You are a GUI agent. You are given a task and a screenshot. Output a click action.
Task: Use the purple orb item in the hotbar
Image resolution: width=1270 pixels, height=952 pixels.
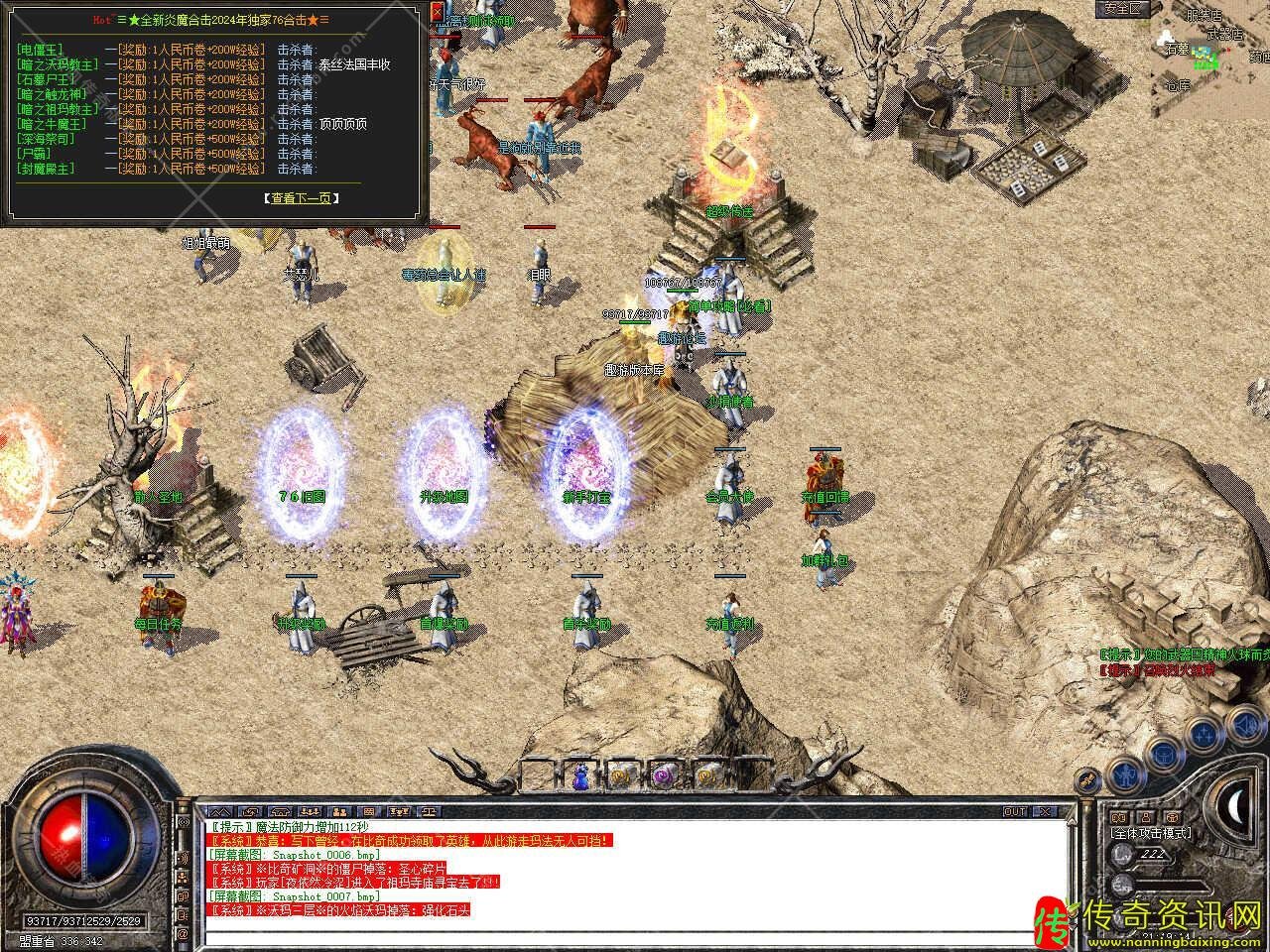[x=663, y=776]
